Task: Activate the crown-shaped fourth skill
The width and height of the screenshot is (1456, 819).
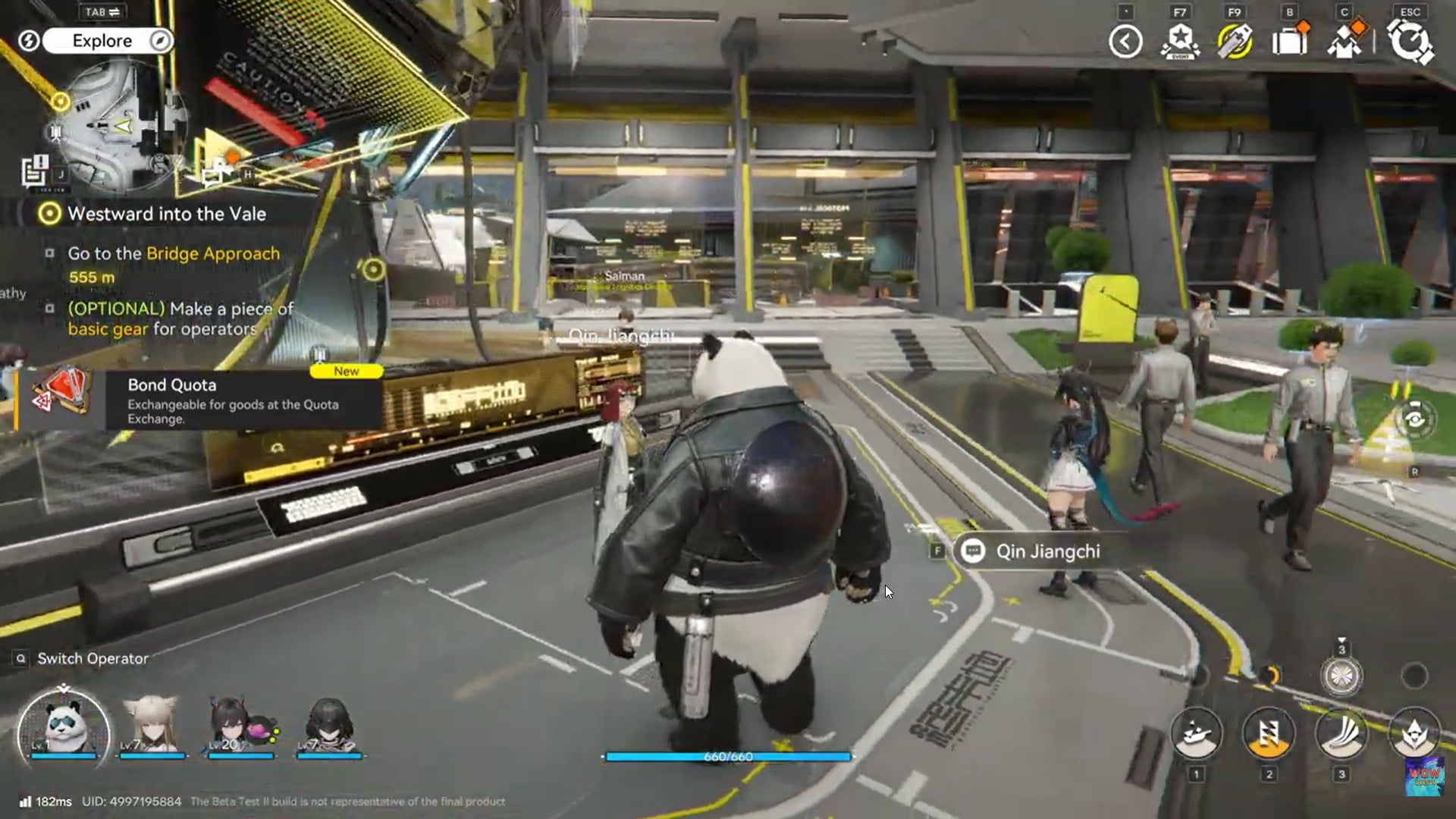Action: (1414, 733)
